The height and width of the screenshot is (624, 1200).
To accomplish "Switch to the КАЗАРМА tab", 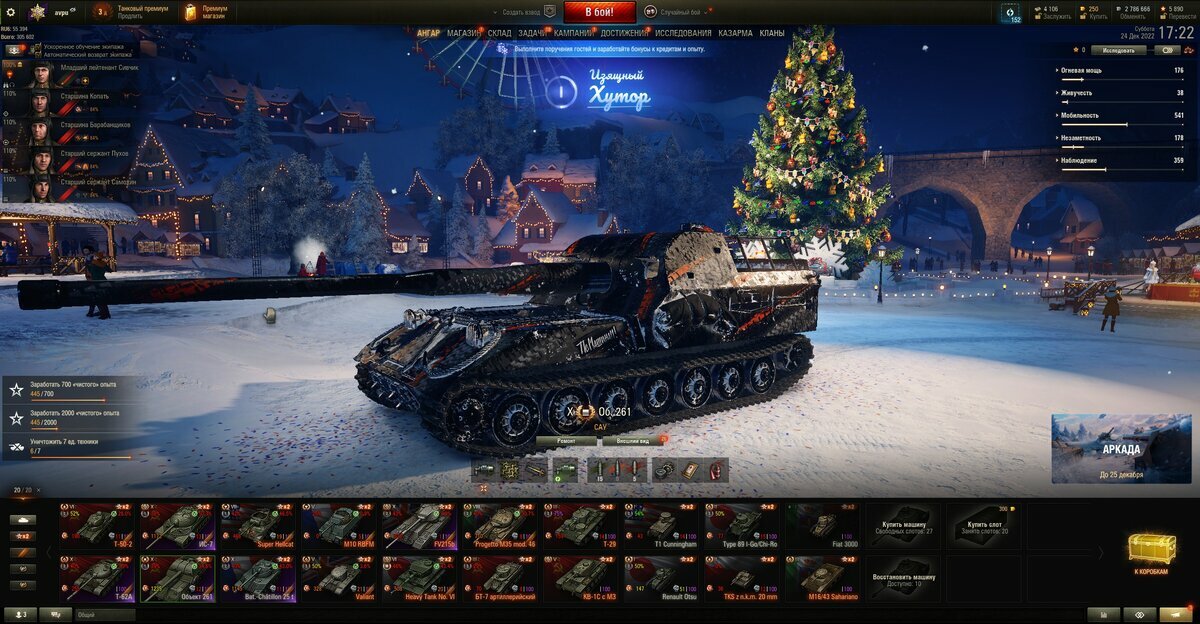I will 735,33.
